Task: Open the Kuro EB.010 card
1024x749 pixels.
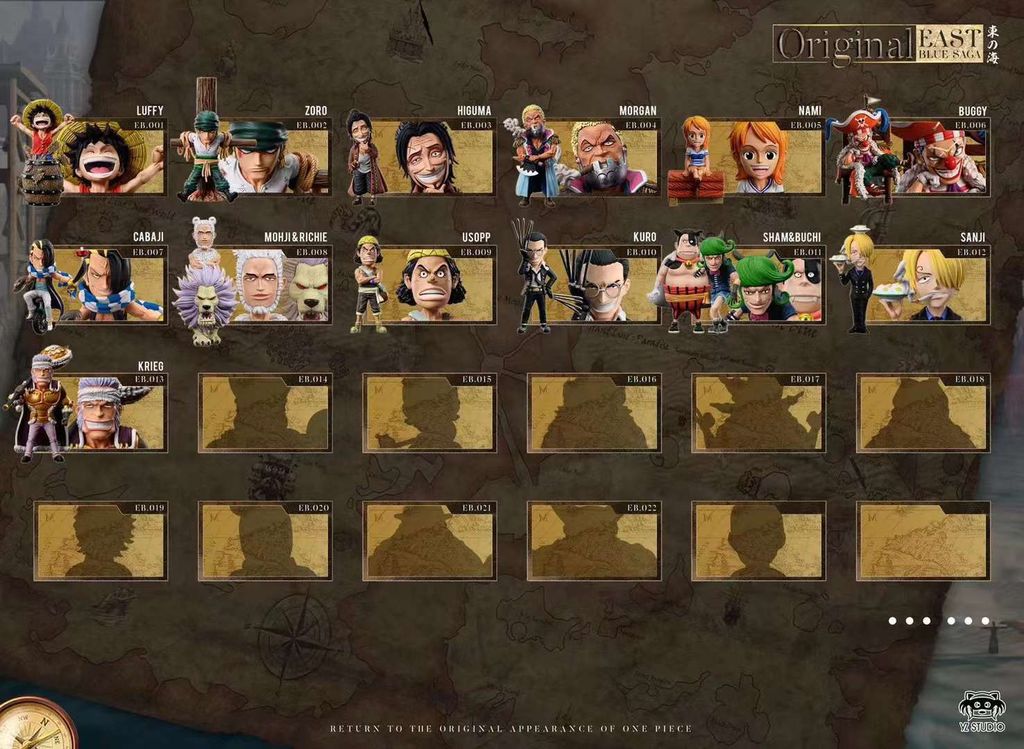Action: [594, 285]
